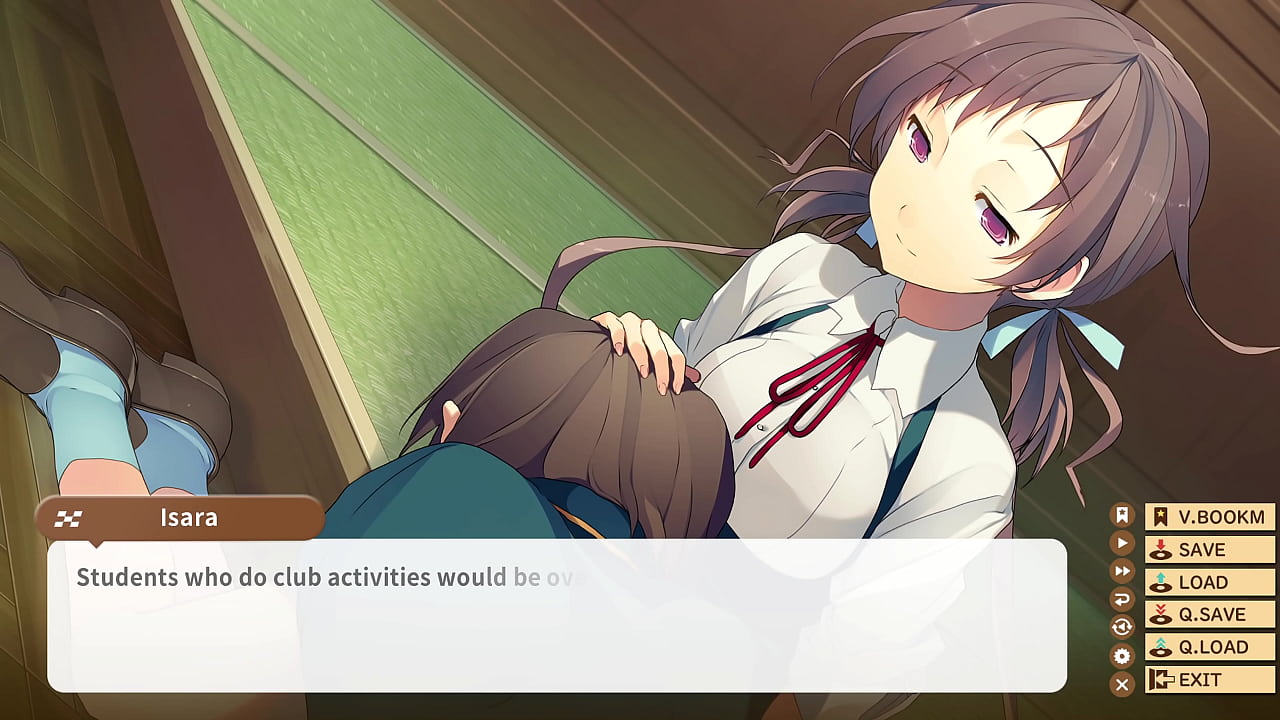Open settings with the gear icon
1280x720 pixels.
pyautogui.click(x=1123, y=656)
